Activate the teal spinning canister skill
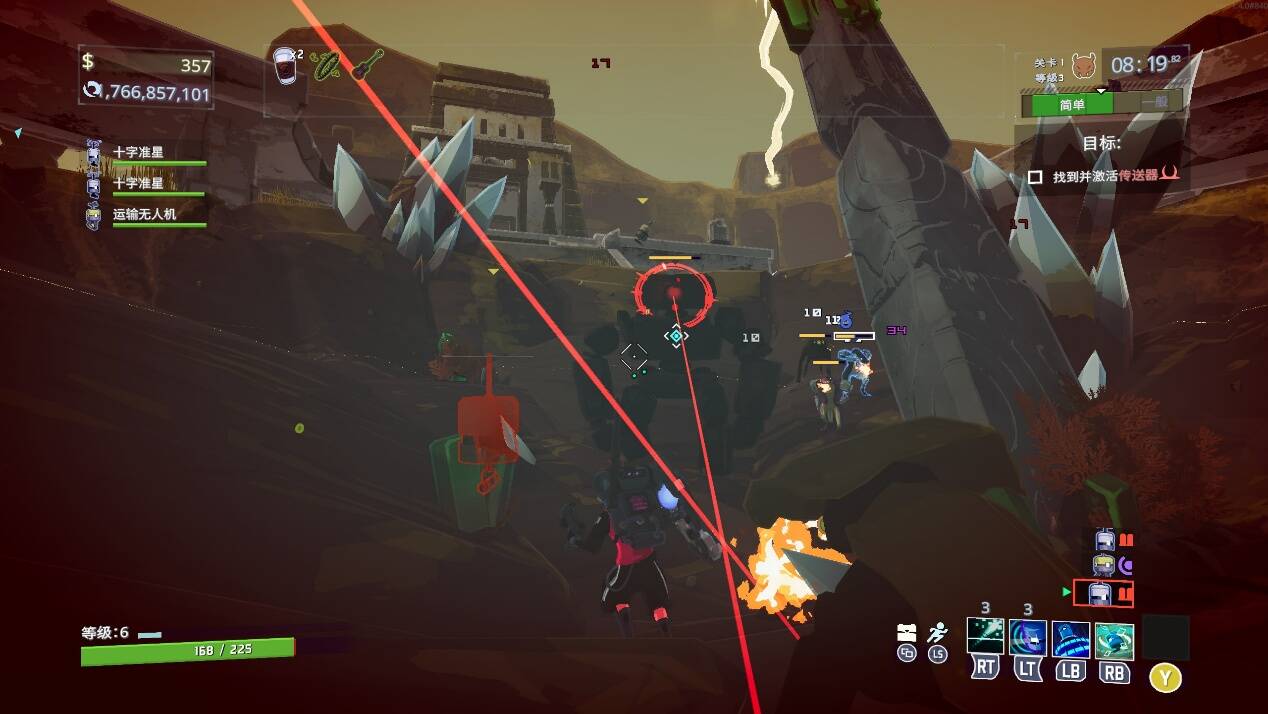 click(1114, 640)
